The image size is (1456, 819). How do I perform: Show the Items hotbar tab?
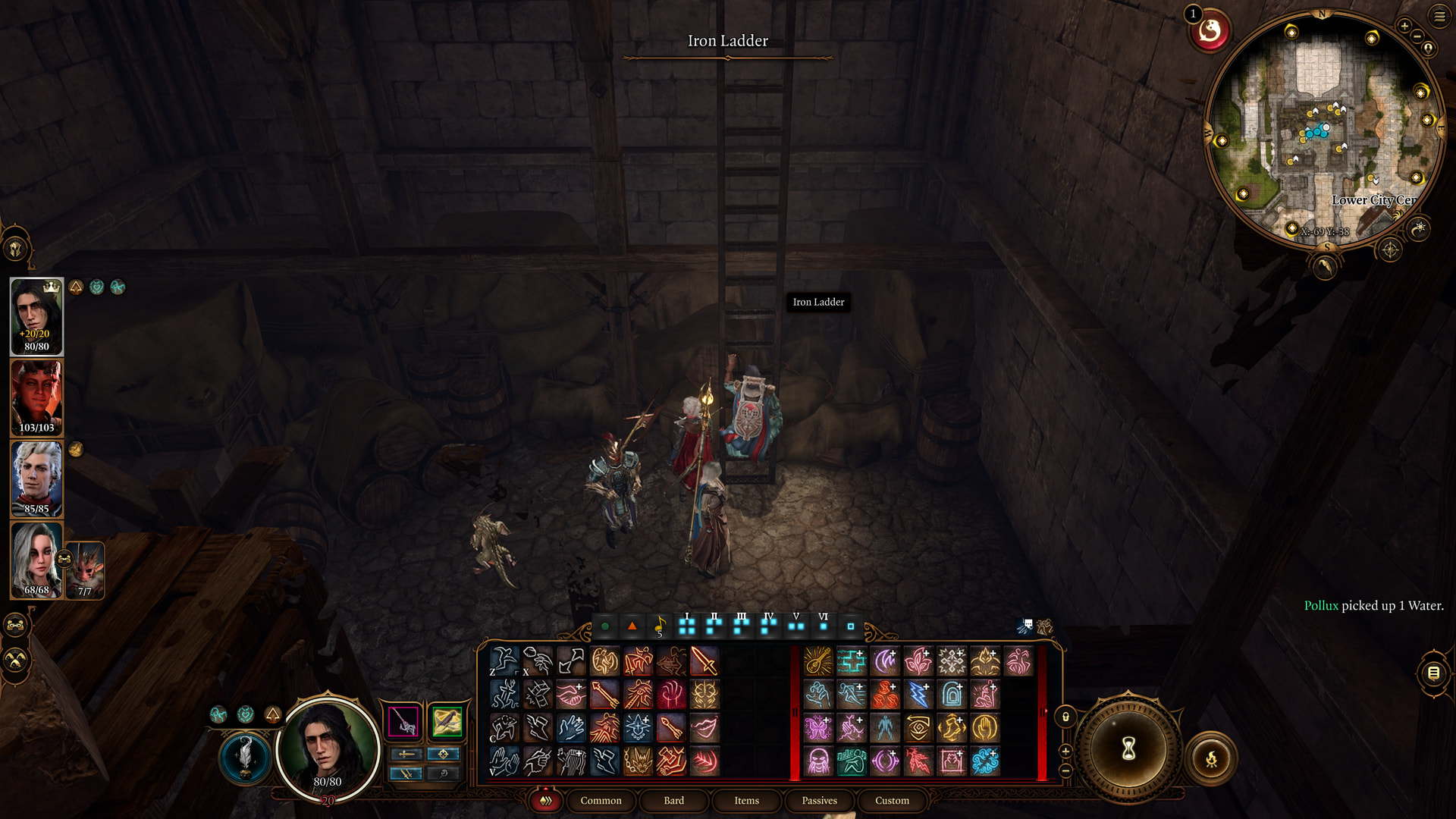click(x=746, y=801)
